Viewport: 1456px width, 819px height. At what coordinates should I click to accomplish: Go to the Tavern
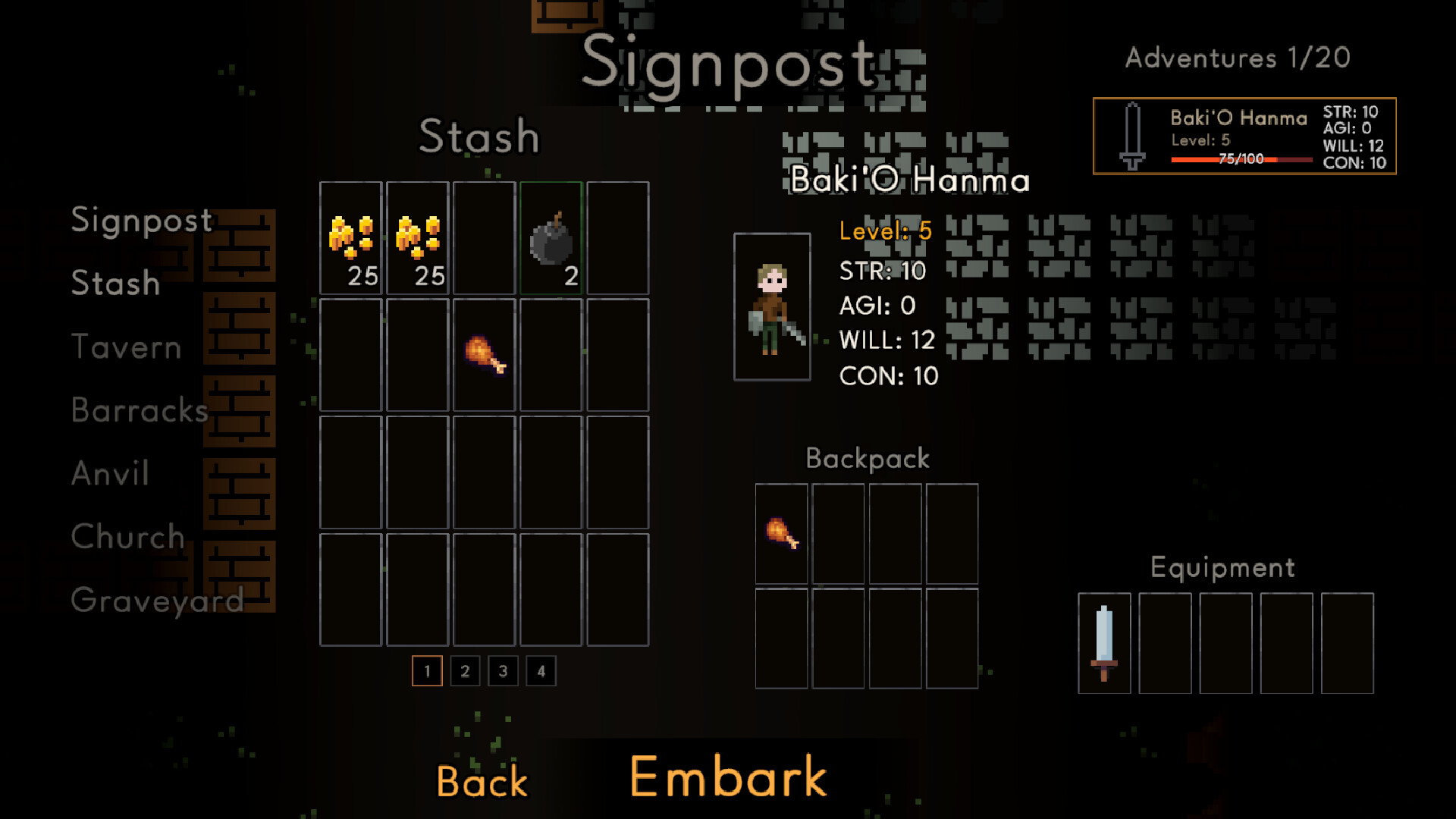(126, 347)
